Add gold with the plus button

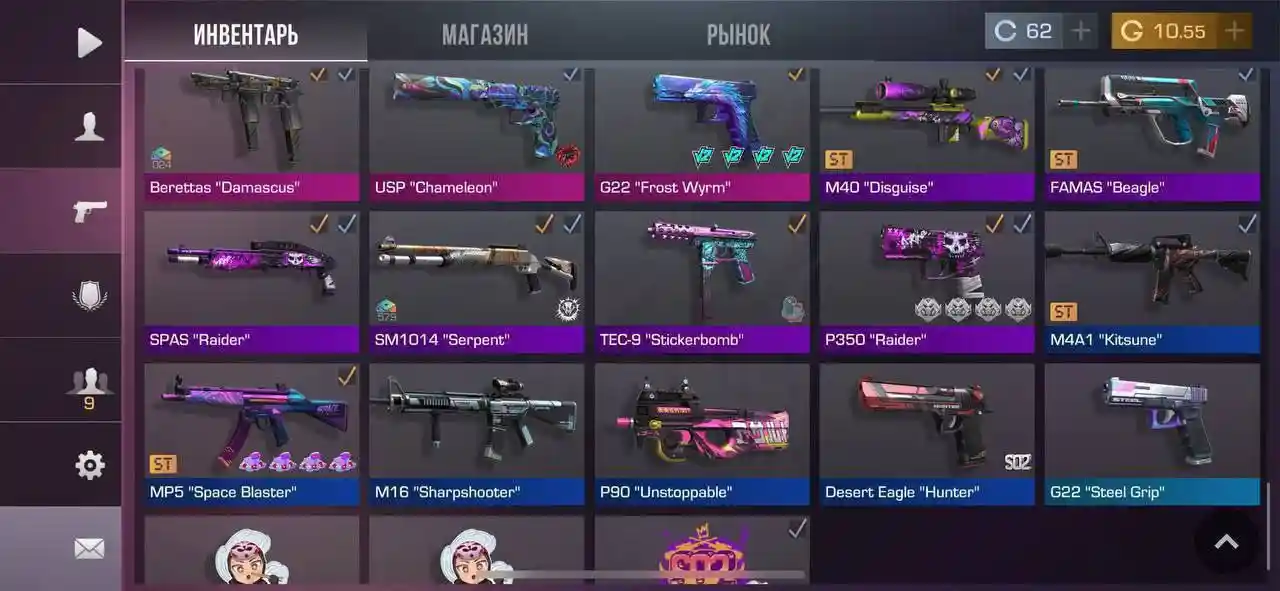click(1235, 31)
